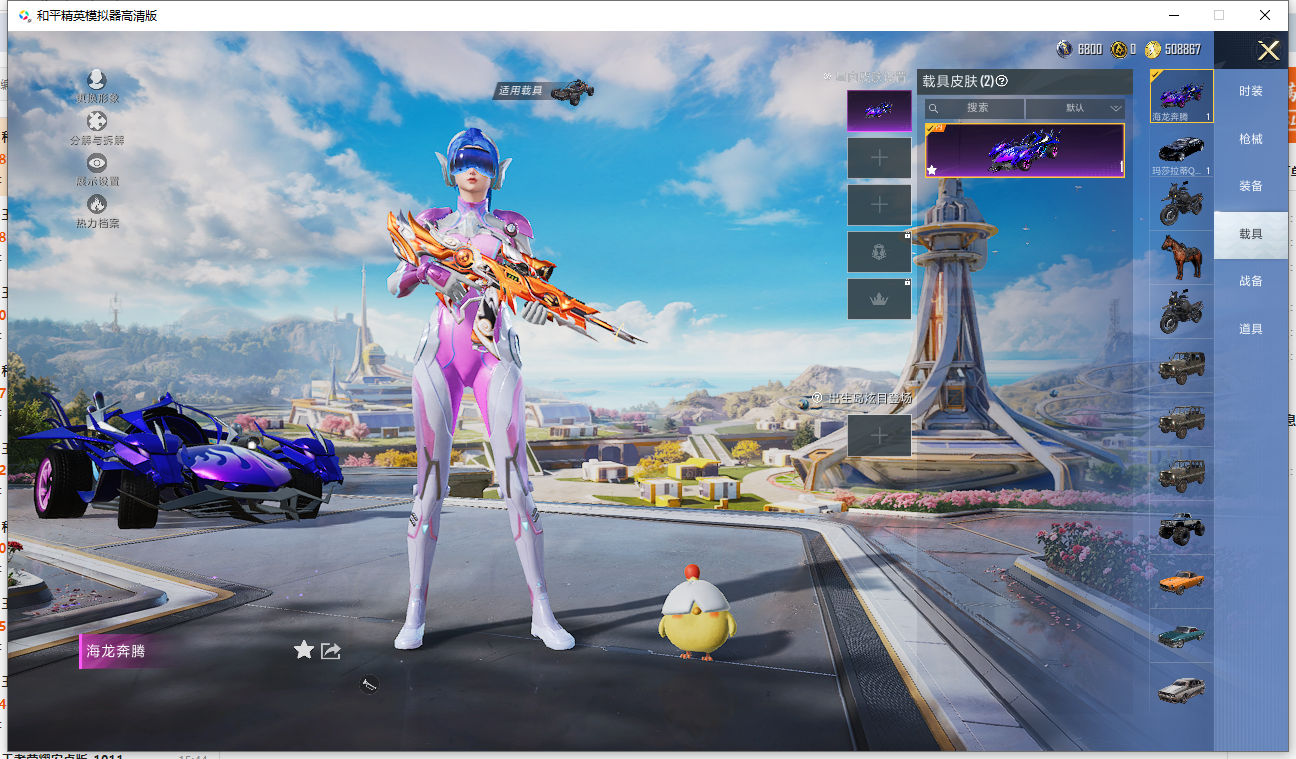This screenshot has height=759, width=1296.
Task: Close the wardrobe with the X button
Action: (1268, 51)
